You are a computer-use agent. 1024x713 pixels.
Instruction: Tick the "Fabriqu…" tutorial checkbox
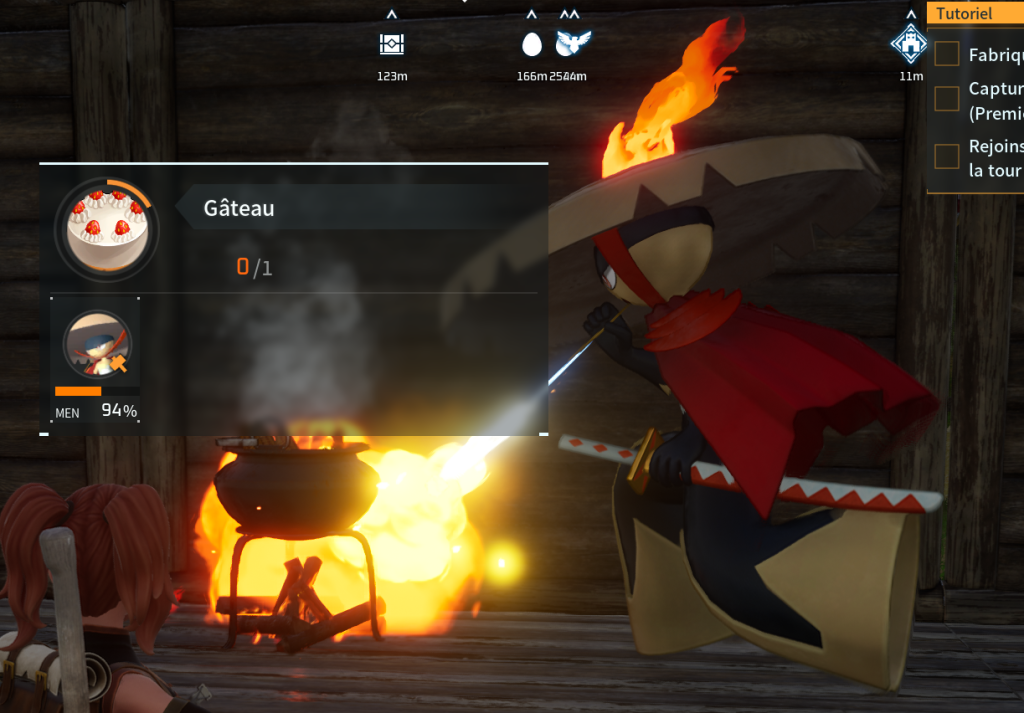(946, 54)
